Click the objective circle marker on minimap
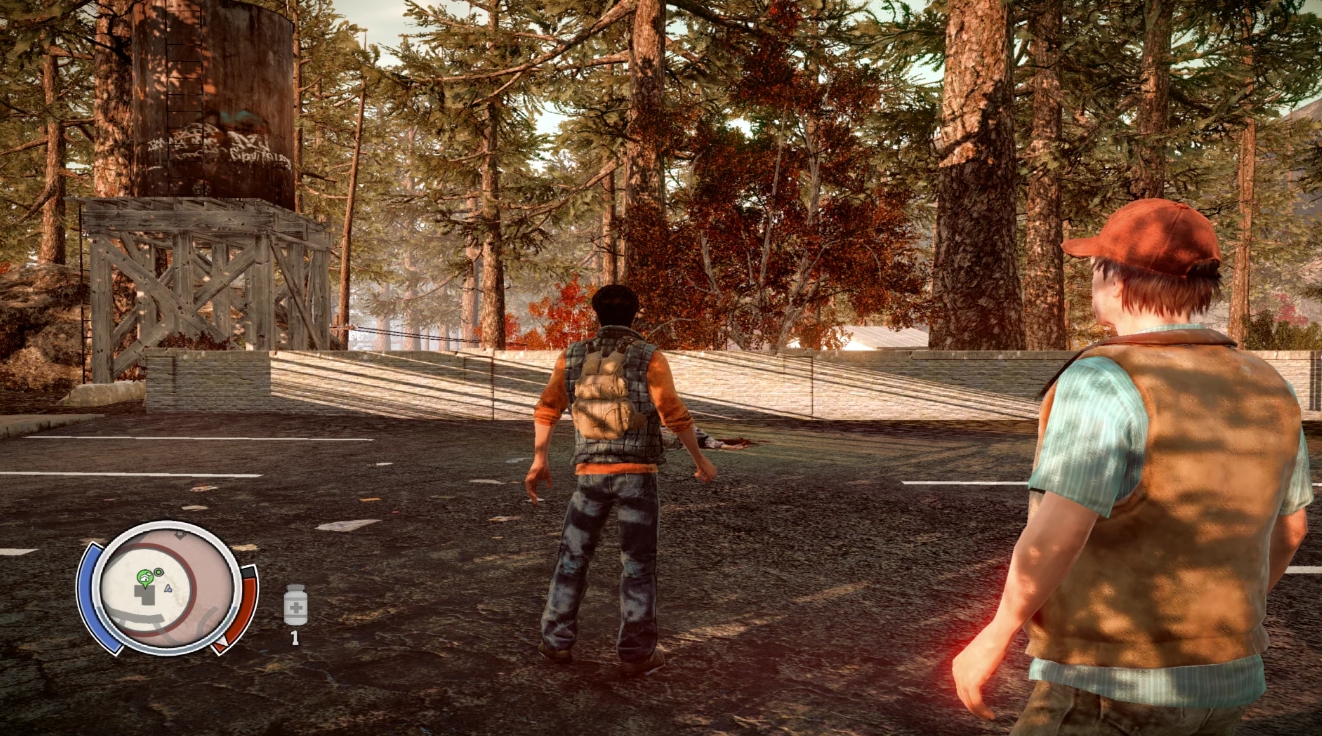The image size is (1322, 736). click(159, 571)
